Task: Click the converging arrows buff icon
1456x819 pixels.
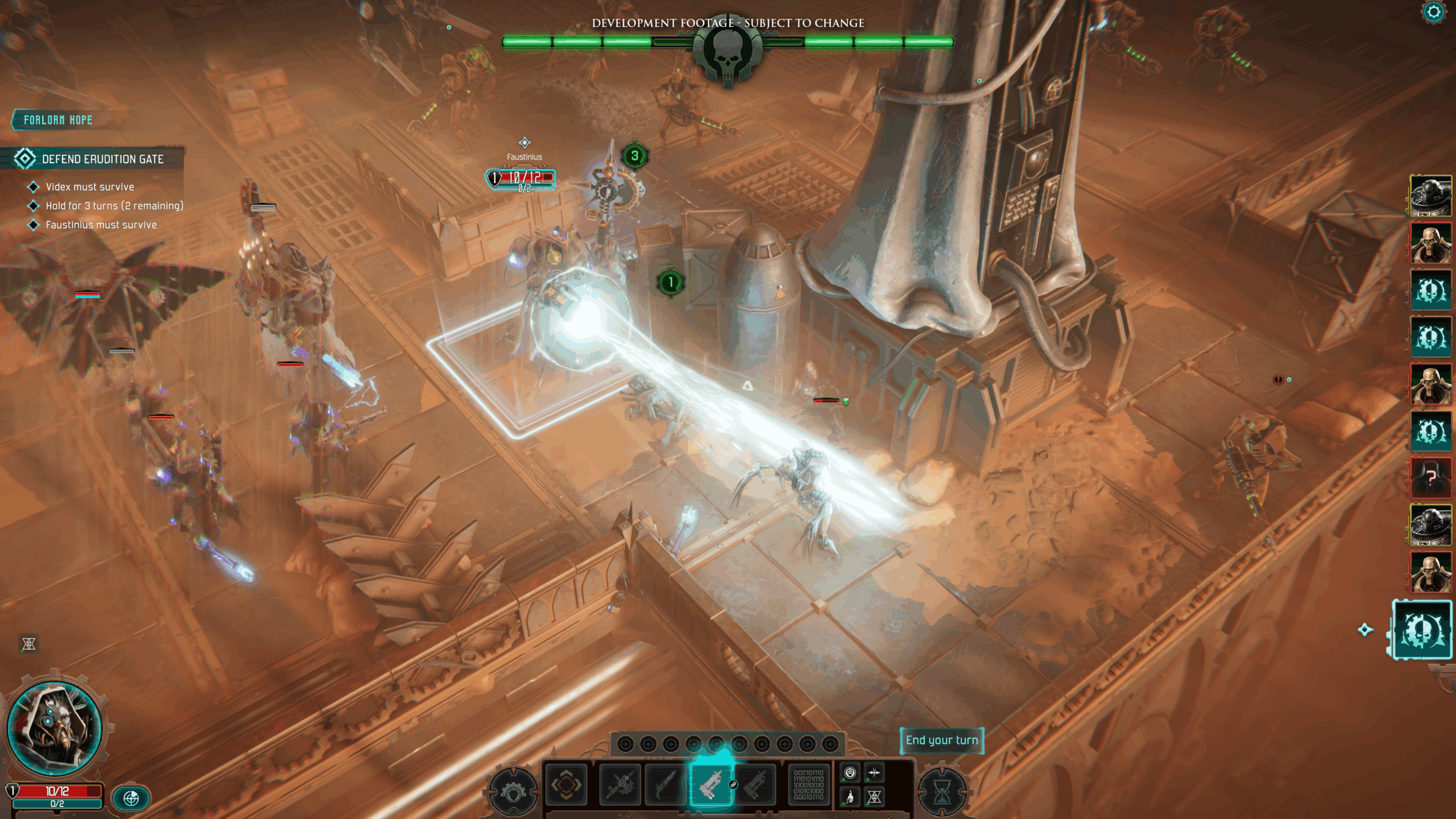Action: pyautogui.click(x=875, y=773)
